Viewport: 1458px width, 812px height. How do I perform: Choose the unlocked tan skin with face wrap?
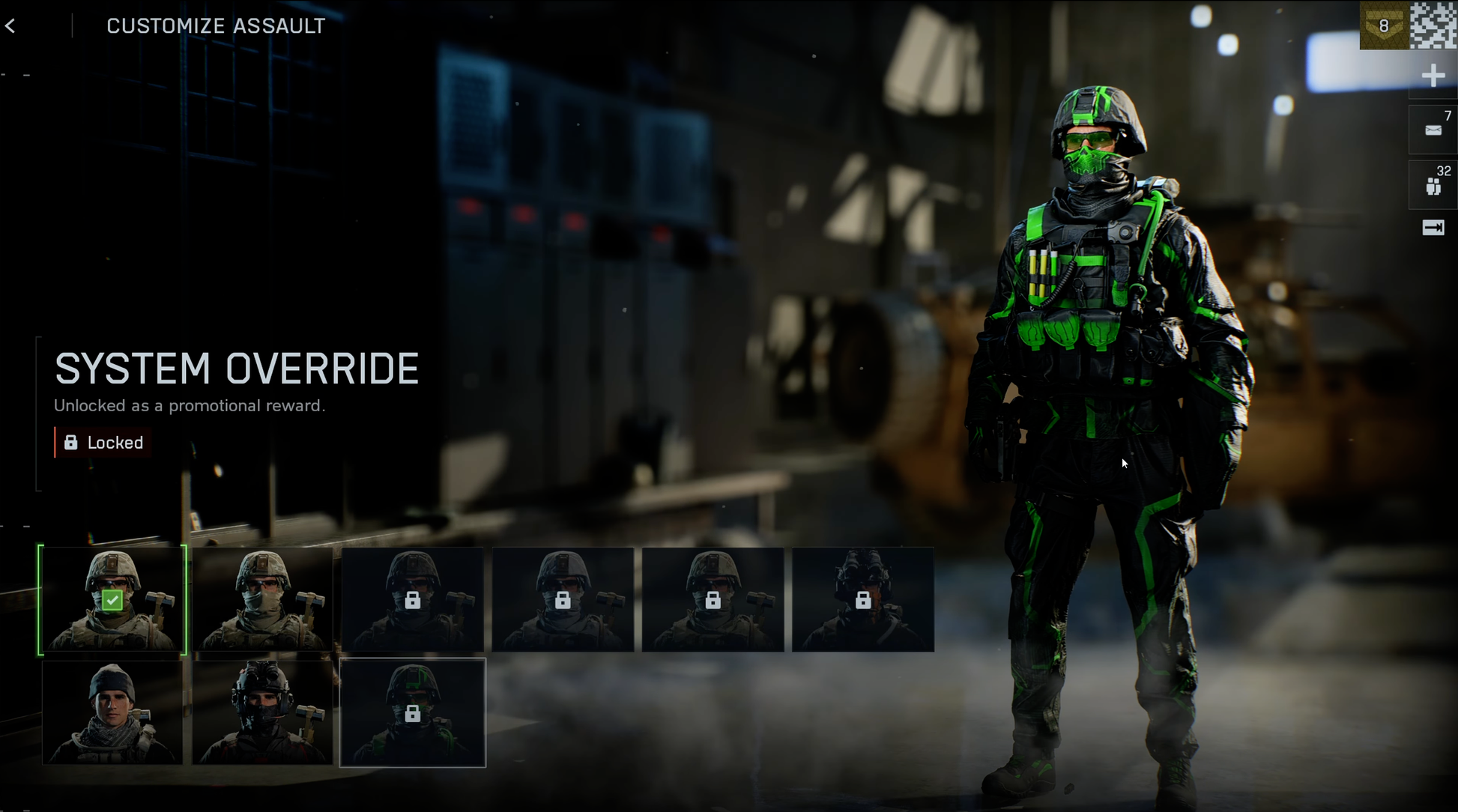click(x=262, y=599)
